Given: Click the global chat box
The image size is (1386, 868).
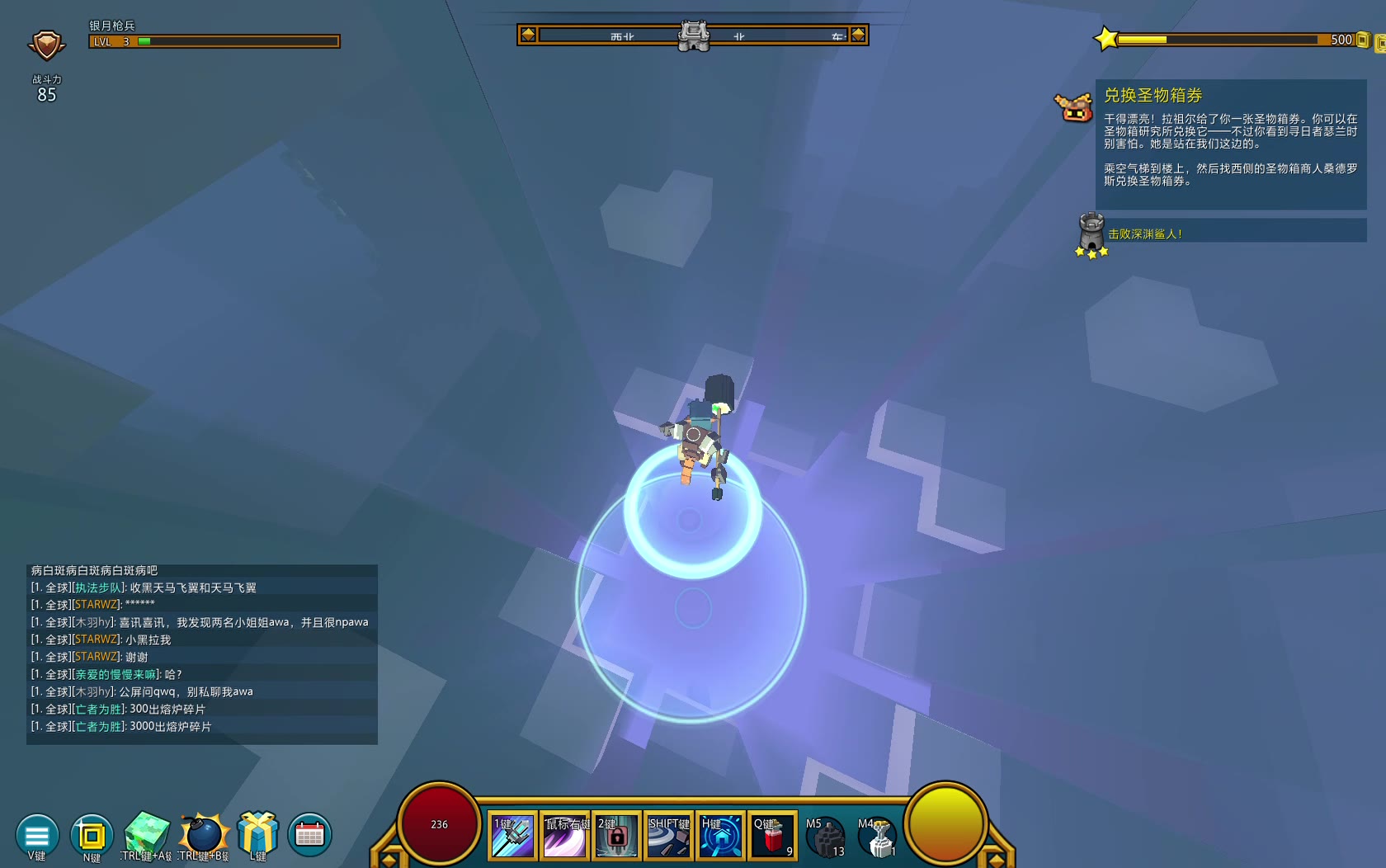Looking at the screenshot, I should click(x=202, y=653).
